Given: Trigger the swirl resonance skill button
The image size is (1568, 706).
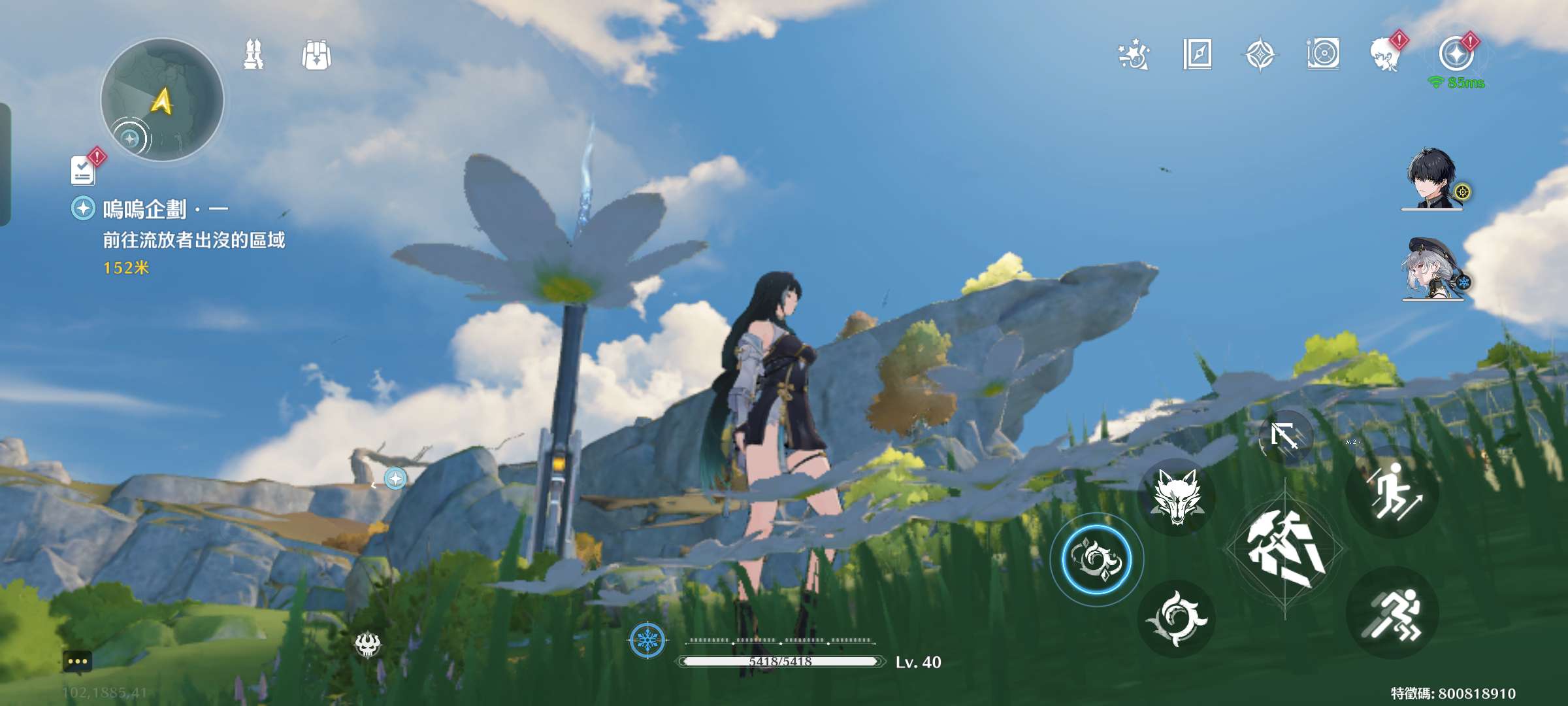Looking at the screenshot, I should [1176, 618].
